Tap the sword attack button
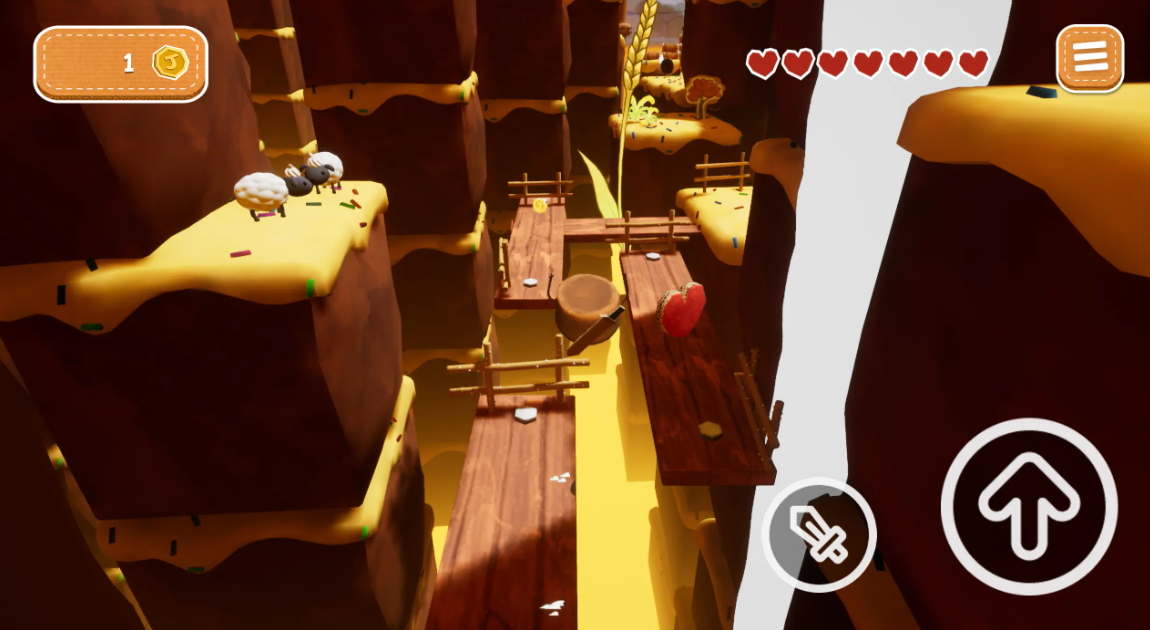The image size is (1150, 630). point(819,534)
